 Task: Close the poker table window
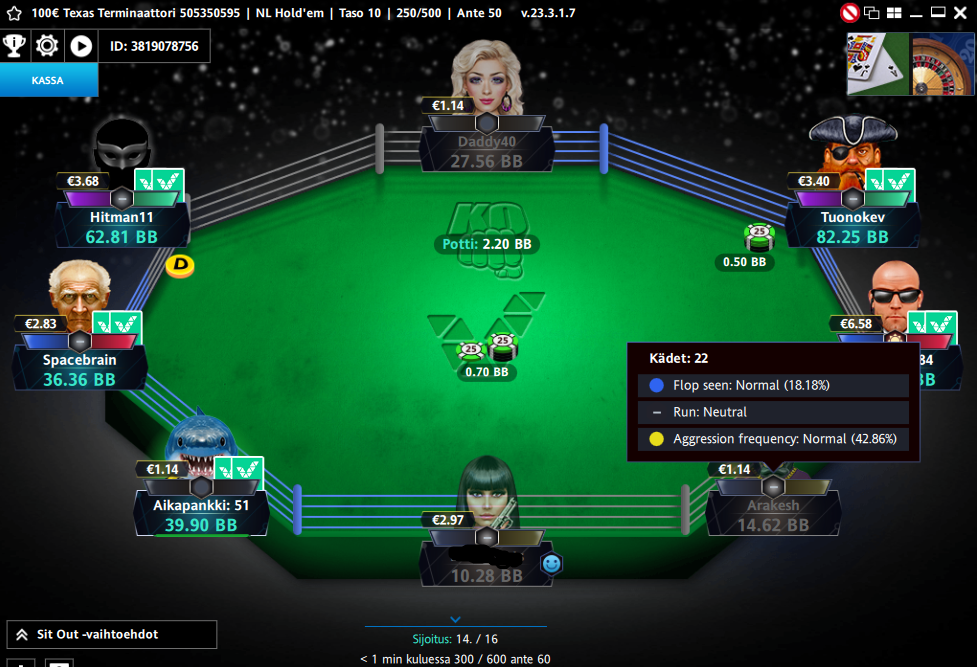[961, 13]
